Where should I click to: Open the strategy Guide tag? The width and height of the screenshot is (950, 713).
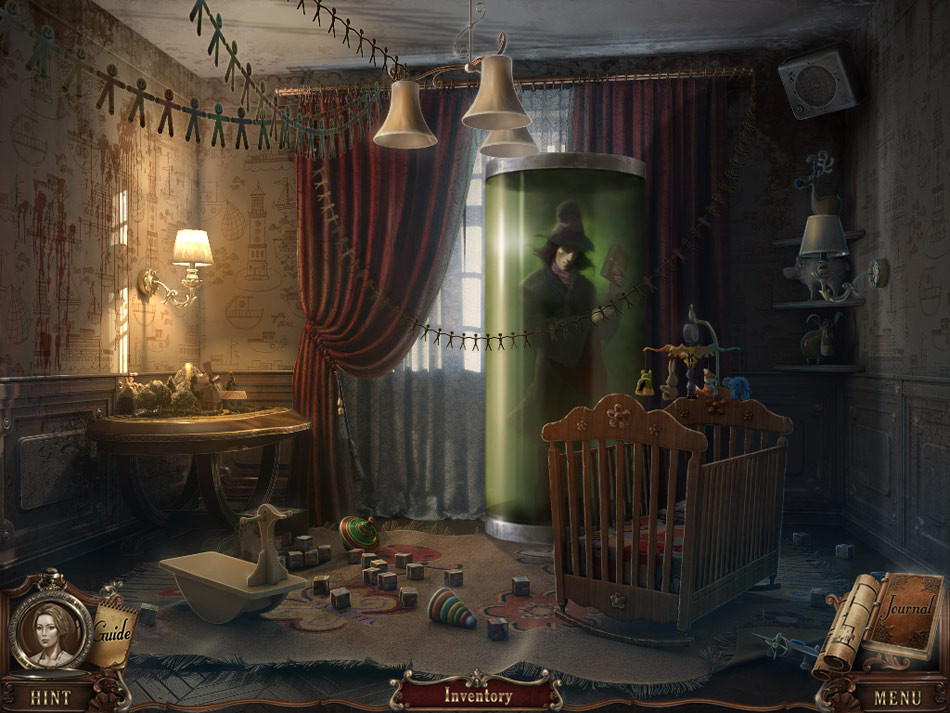tap(115, 632)
